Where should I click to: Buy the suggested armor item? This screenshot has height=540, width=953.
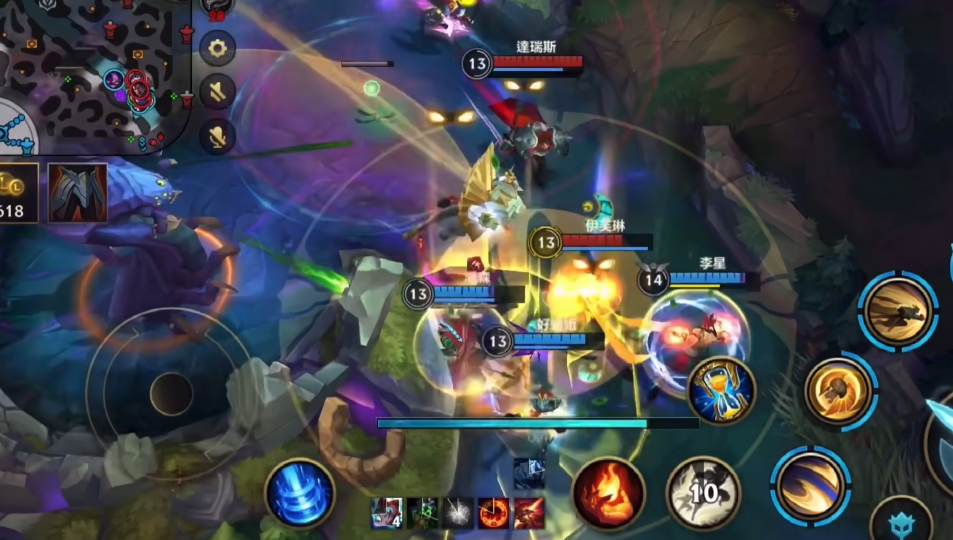[x=77, y=193]
